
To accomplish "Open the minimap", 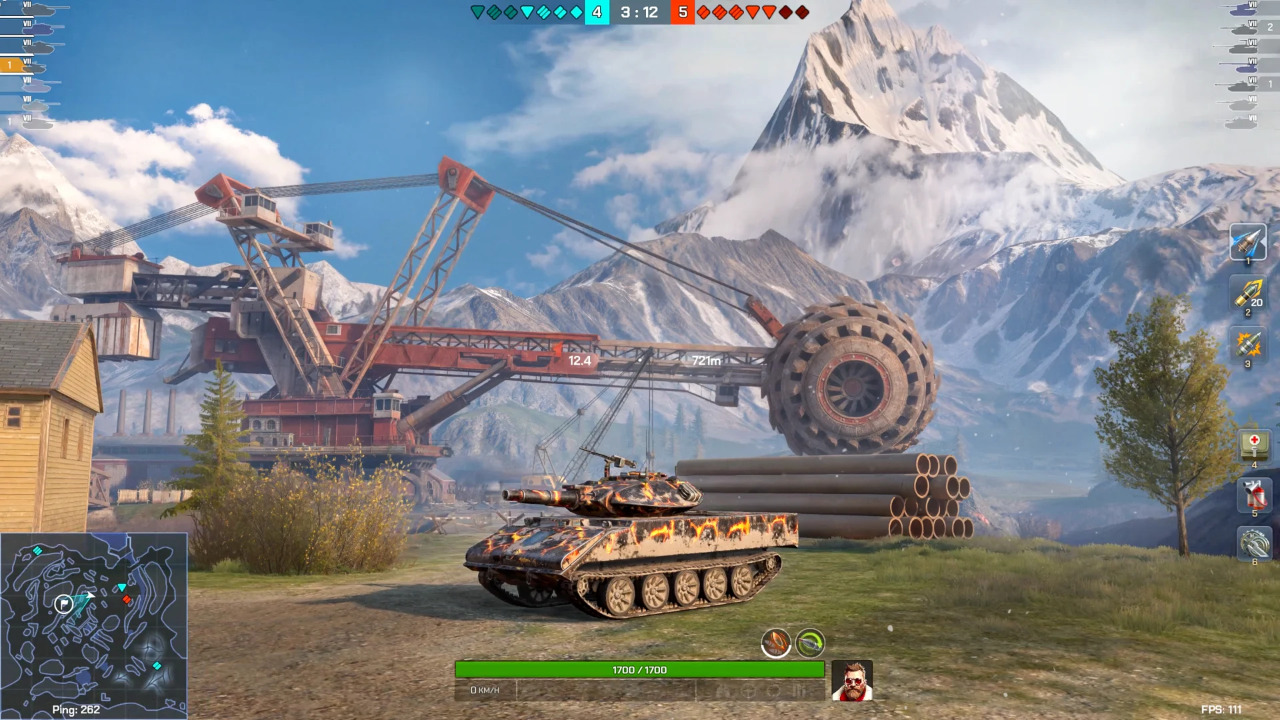I will click(94, 616).
